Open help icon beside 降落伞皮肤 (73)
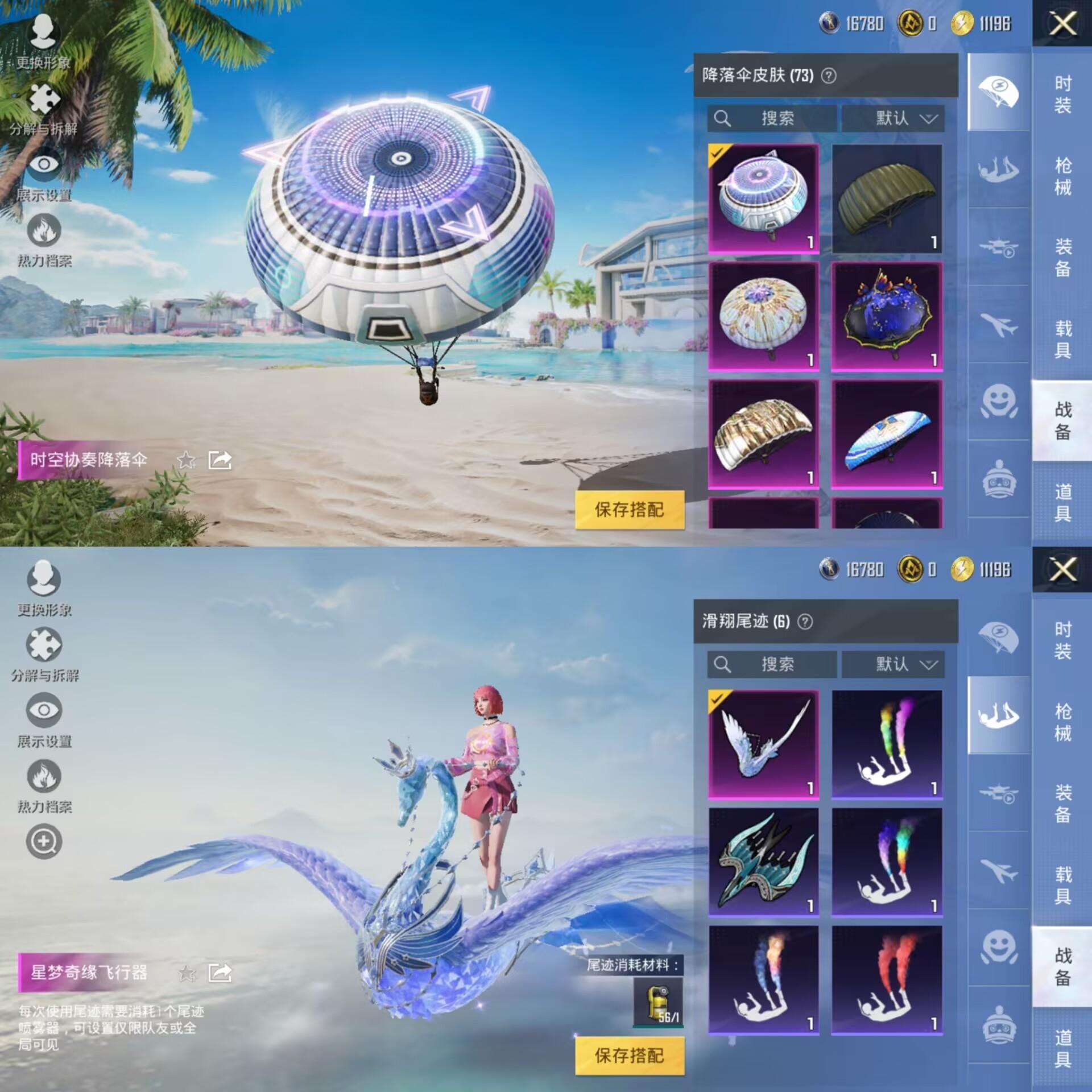Screen dimensions: 1092x1092 829,76
